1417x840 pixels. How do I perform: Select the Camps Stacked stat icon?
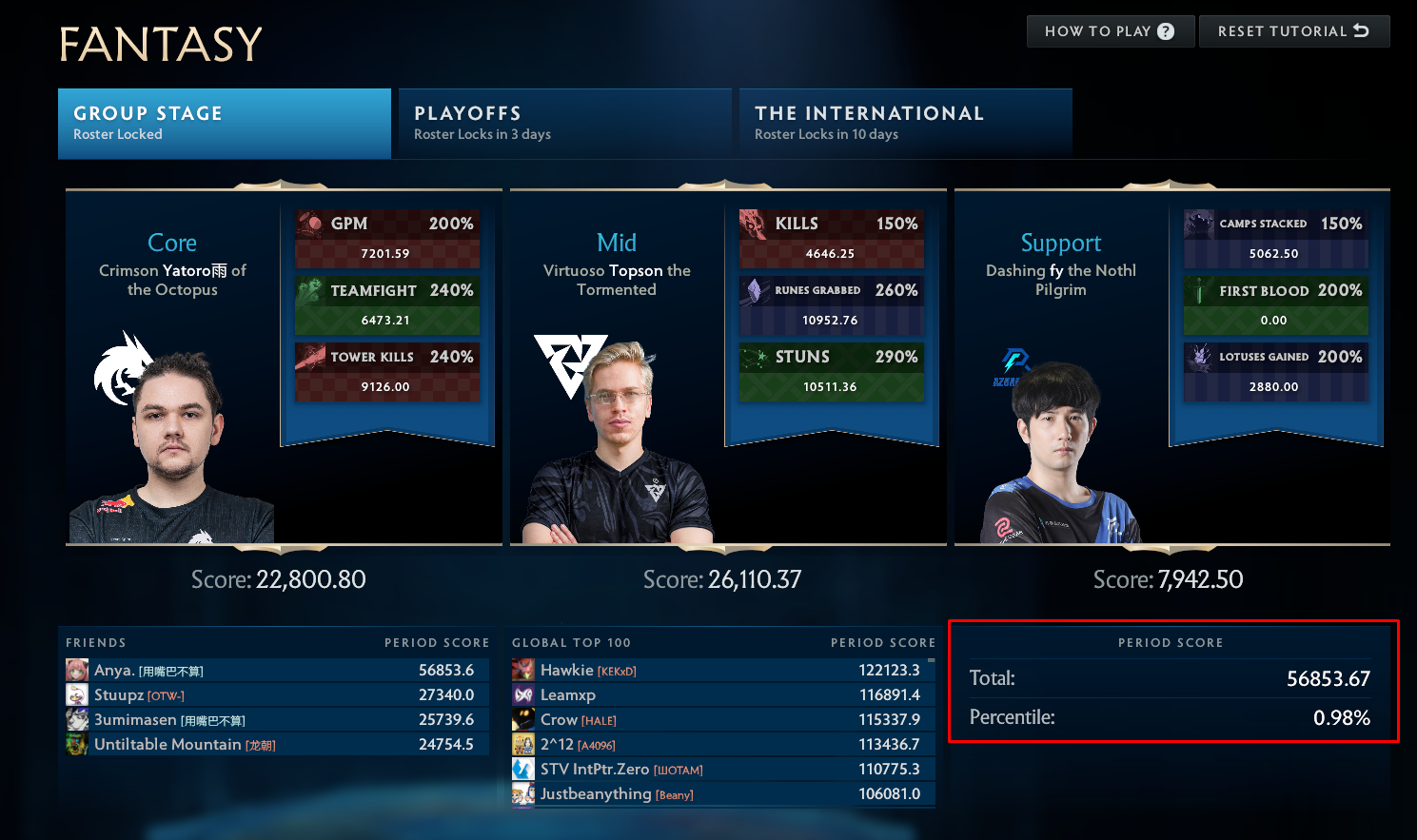1197,223
